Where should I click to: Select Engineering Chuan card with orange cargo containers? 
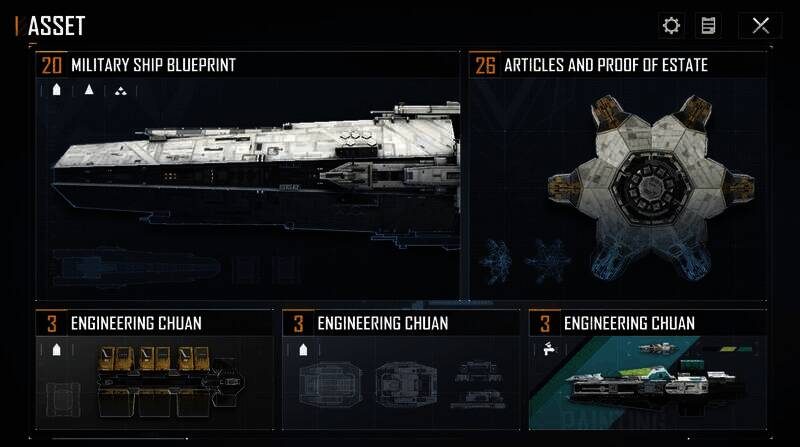tap(154, 372)
